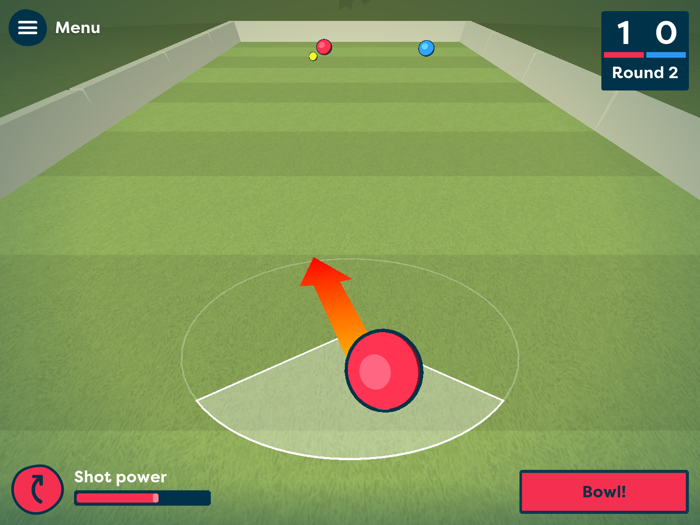700x525 pixels.
Task: Click the Bowl! button
Action: [x=603, y=492]
